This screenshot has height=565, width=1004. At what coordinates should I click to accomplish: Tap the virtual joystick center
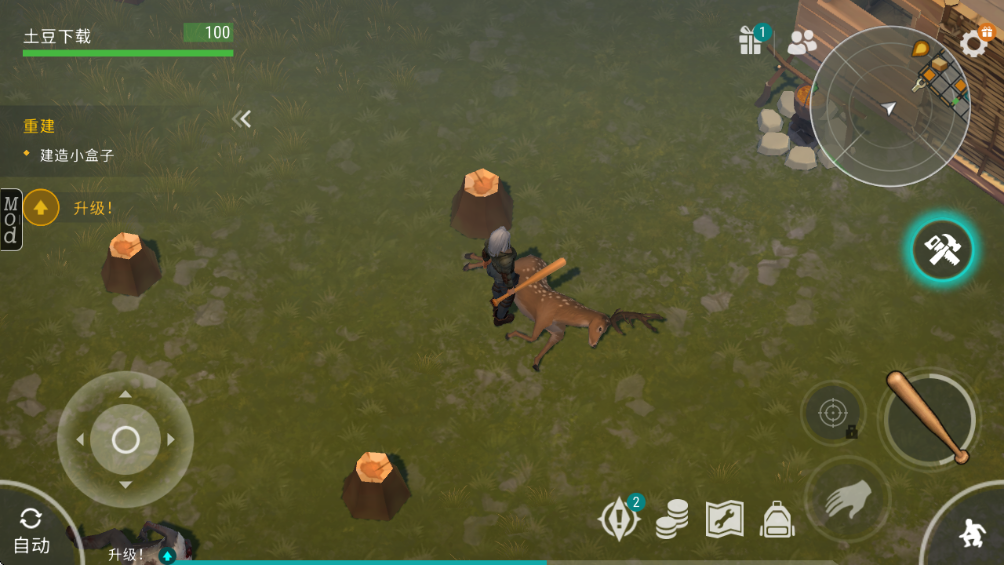pos(125,439)
